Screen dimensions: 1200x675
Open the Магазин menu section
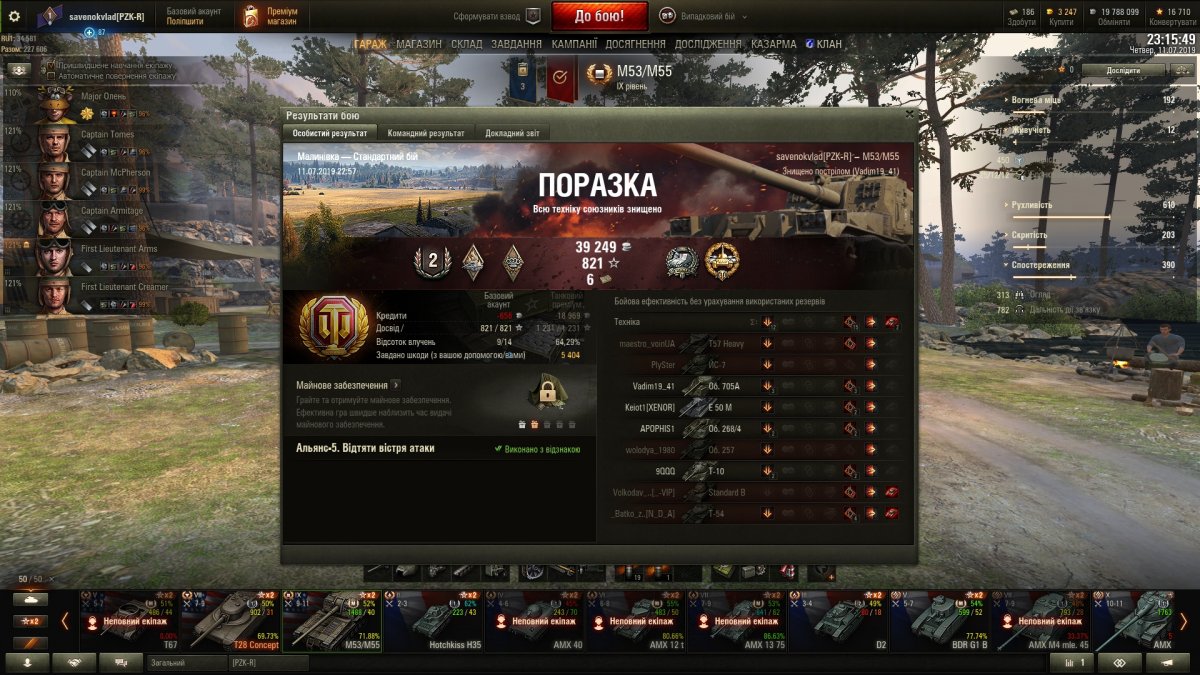[x=419, y=44]
